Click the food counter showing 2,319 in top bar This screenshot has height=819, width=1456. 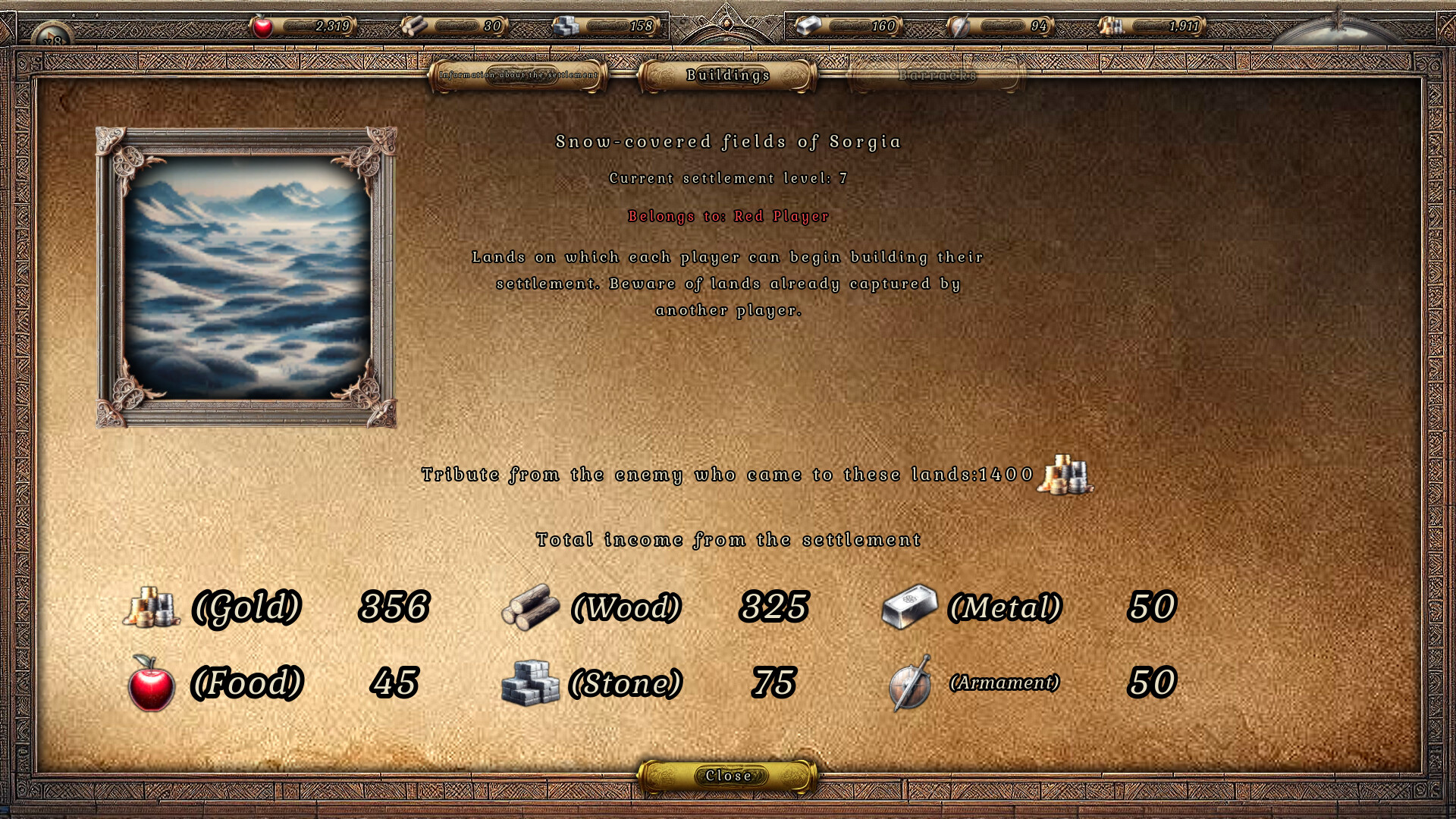coord(311,25)
